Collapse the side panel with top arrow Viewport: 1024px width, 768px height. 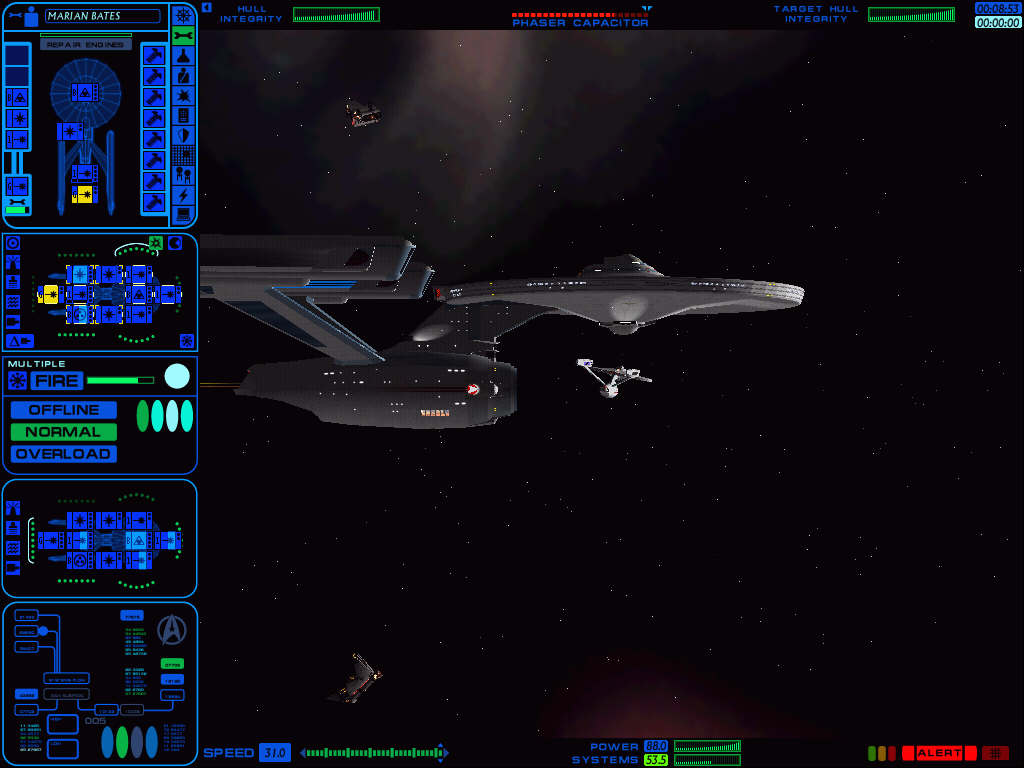206,7
